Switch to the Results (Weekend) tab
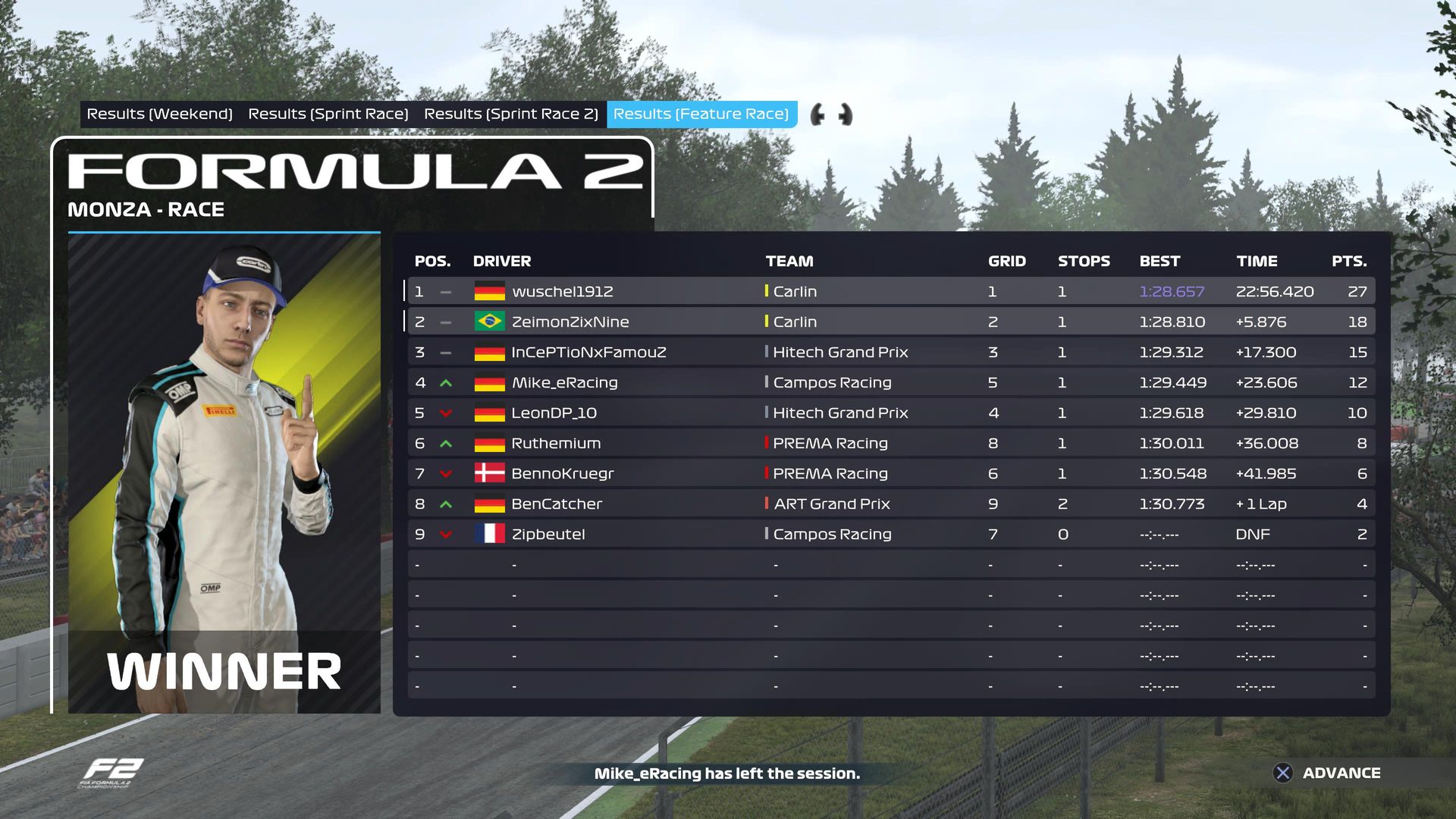1456x819 pixels. [159, 115]
